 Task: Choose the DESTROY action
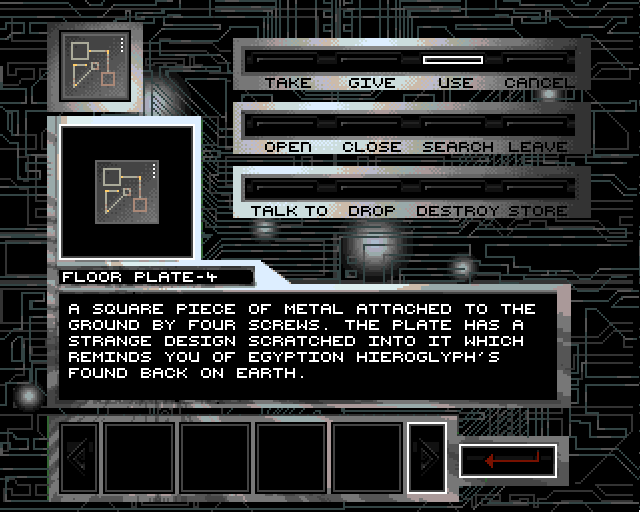point(457,210)
